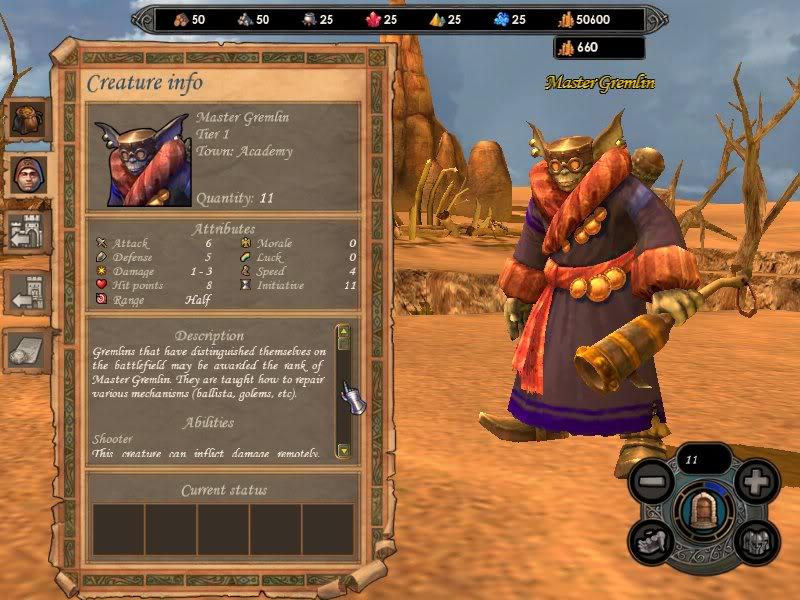
Task: Increase creature quantity with the plus button
Action: pyautogui.click(x=756, y=481)
